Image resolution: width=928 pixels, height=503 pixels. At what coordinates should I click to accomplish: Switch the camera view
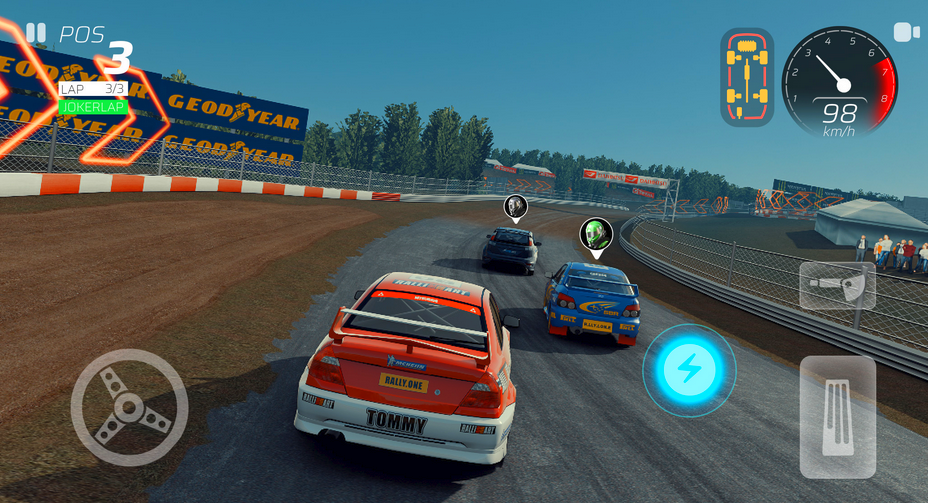coord(906,32)
